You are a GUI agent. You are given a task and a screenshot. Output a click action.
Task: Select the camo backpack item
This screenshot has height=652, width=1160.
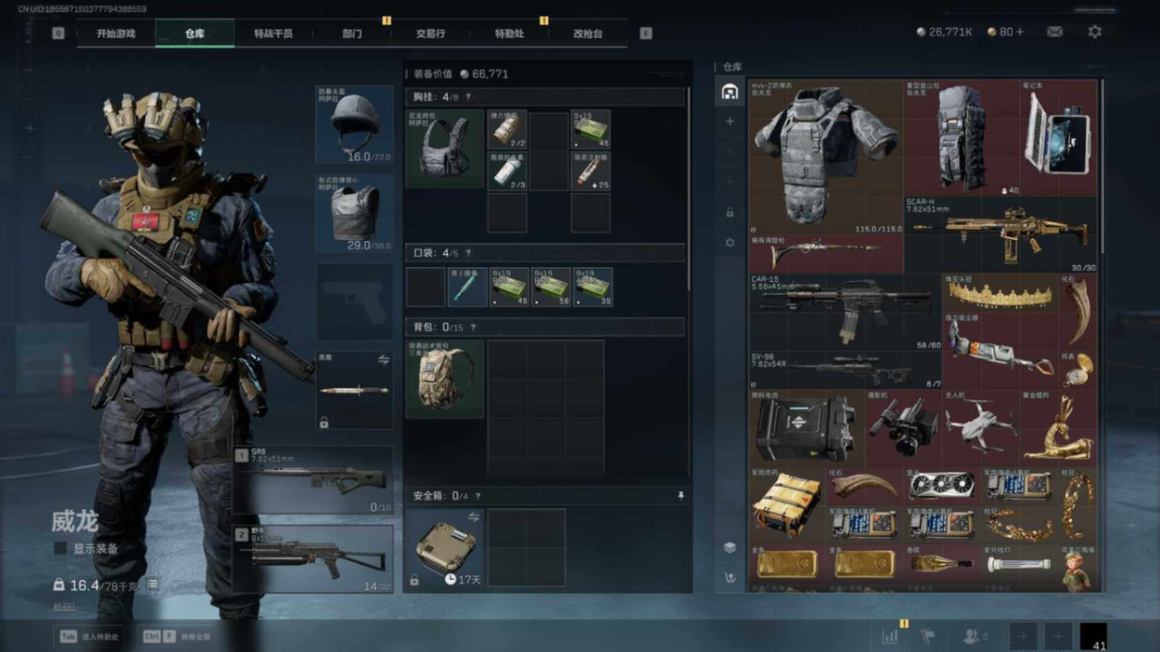coord(445,379)
